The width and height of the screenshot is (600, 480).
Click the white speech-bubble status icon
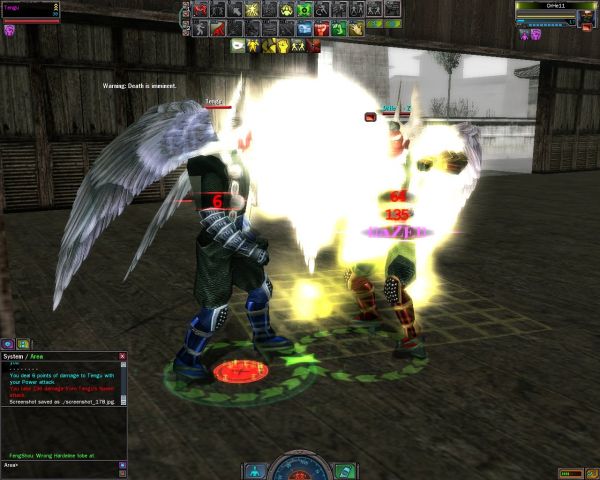point(238,45)
